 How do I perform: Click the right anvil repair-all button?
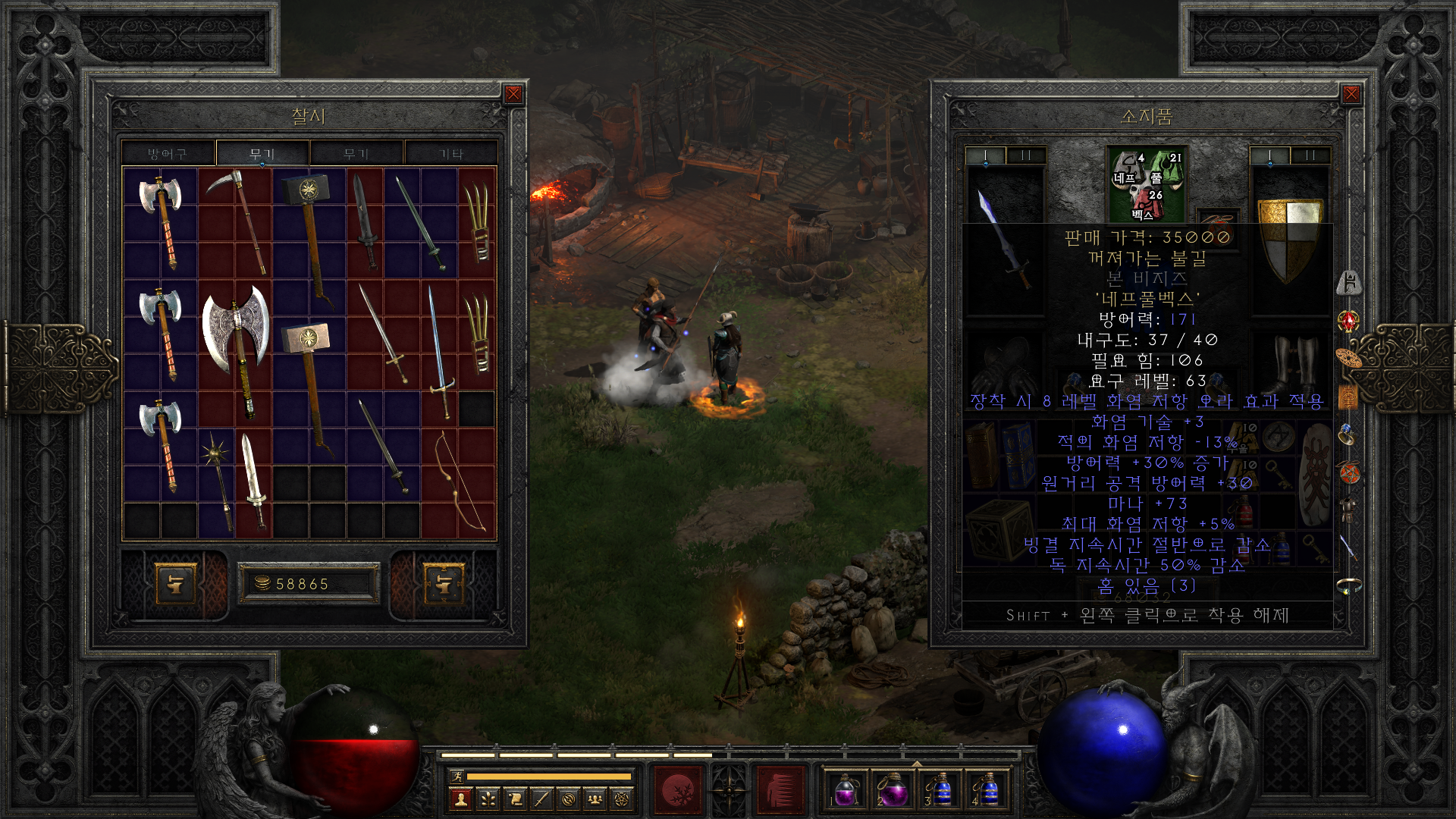(x=444, y=584)
